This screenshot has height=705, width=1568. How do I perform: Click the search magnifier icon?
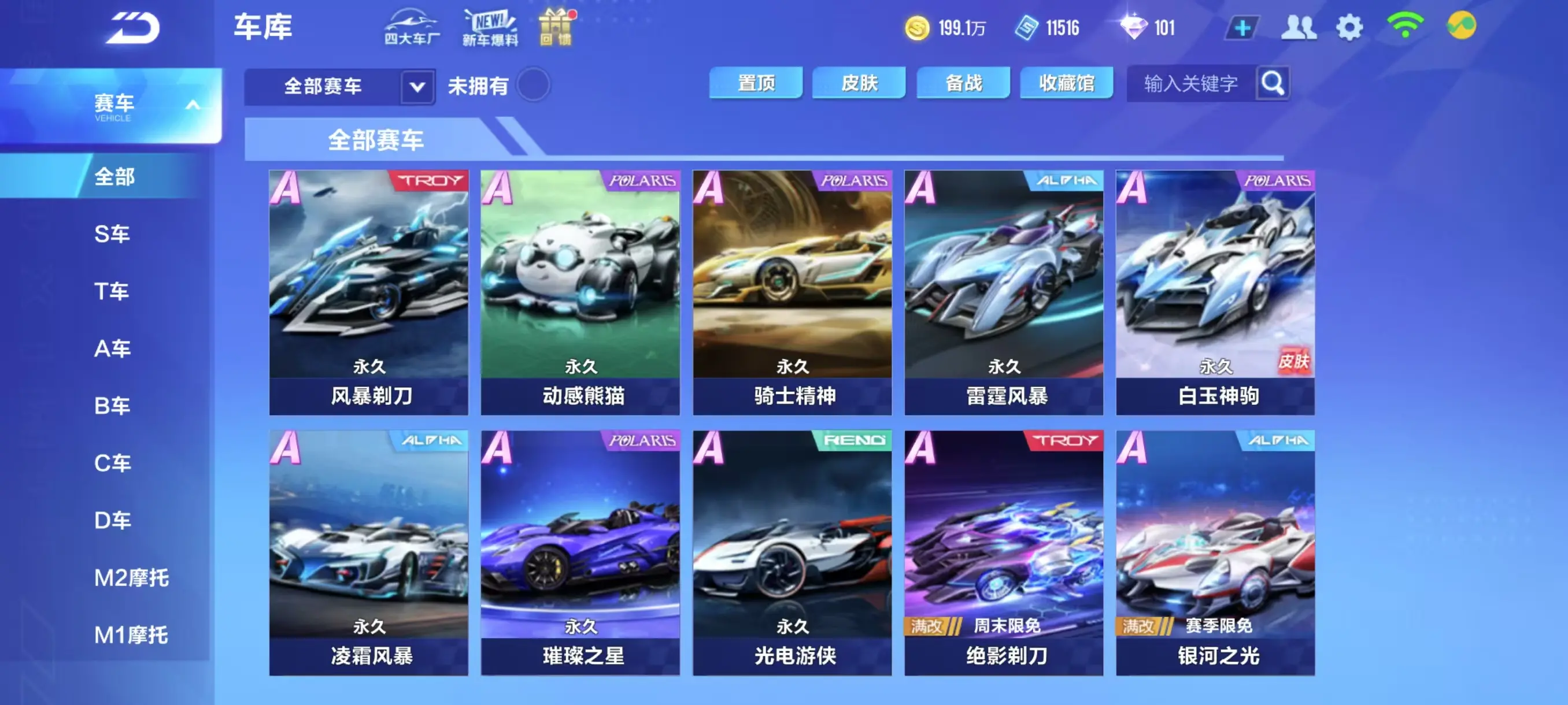click(1272, 83)
